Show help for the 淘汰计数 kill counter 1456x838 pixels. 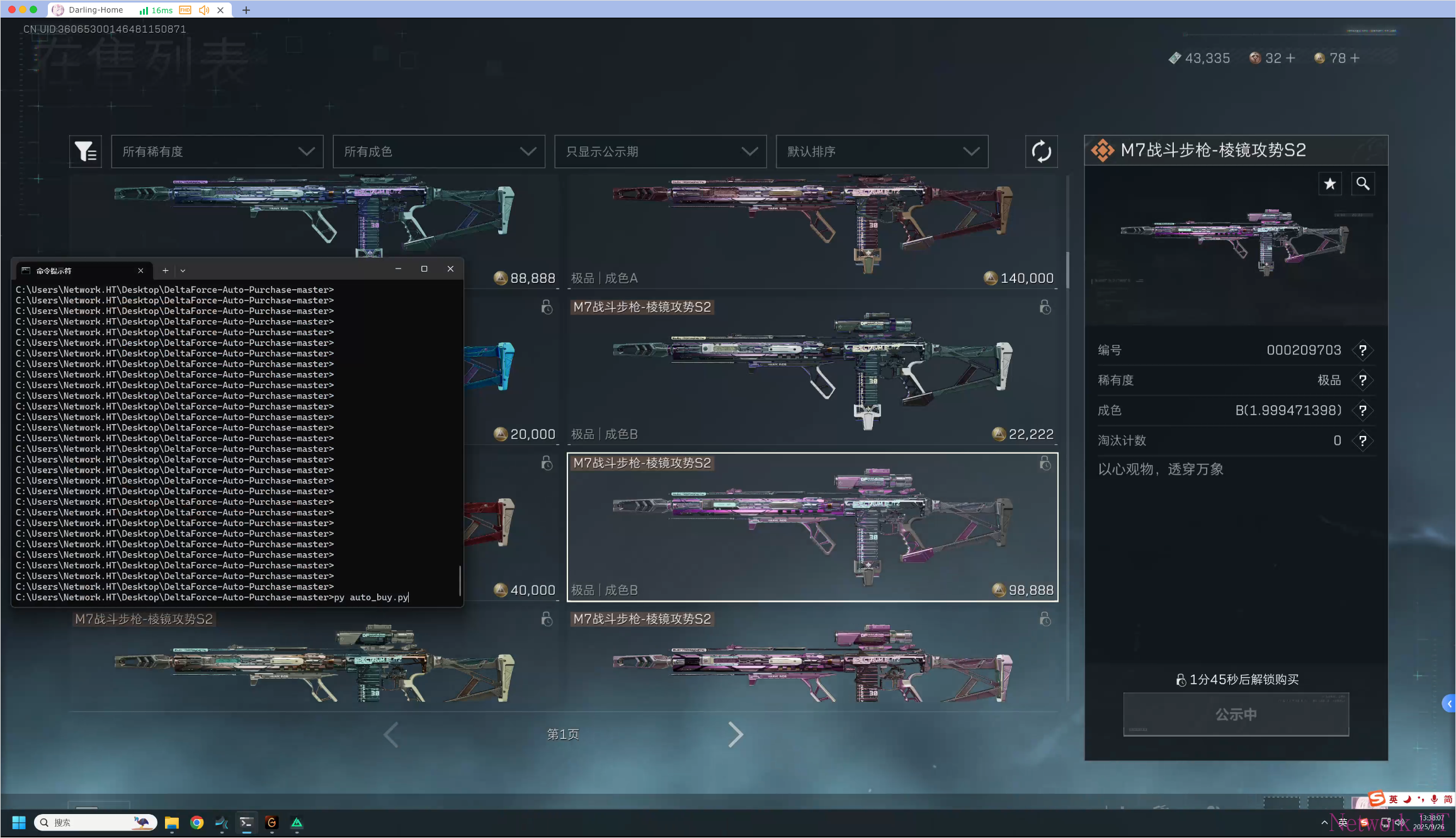click(x=1363, y=441)
